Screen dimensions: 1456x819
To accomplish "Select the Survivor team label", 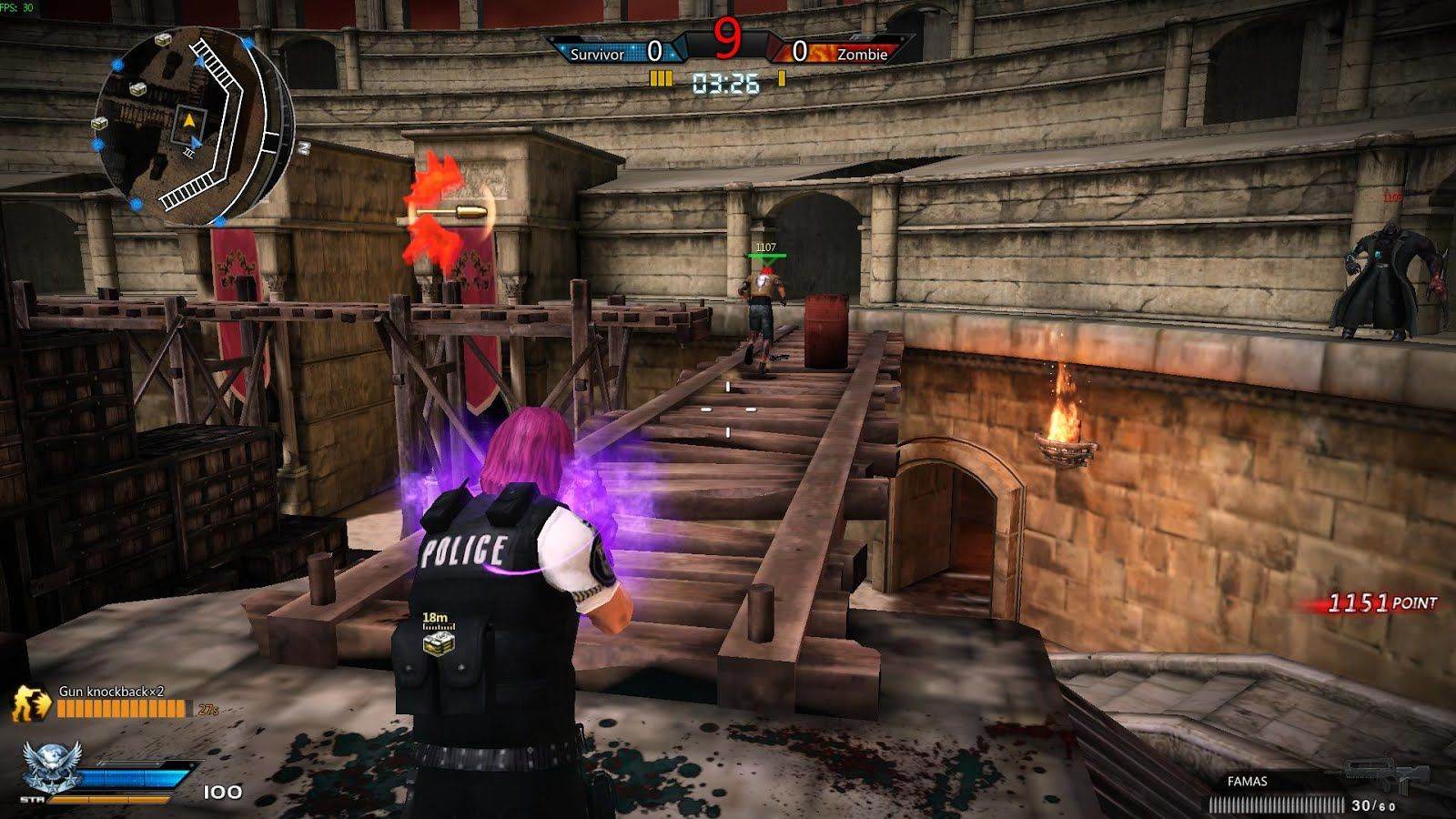I will (597, 55).
